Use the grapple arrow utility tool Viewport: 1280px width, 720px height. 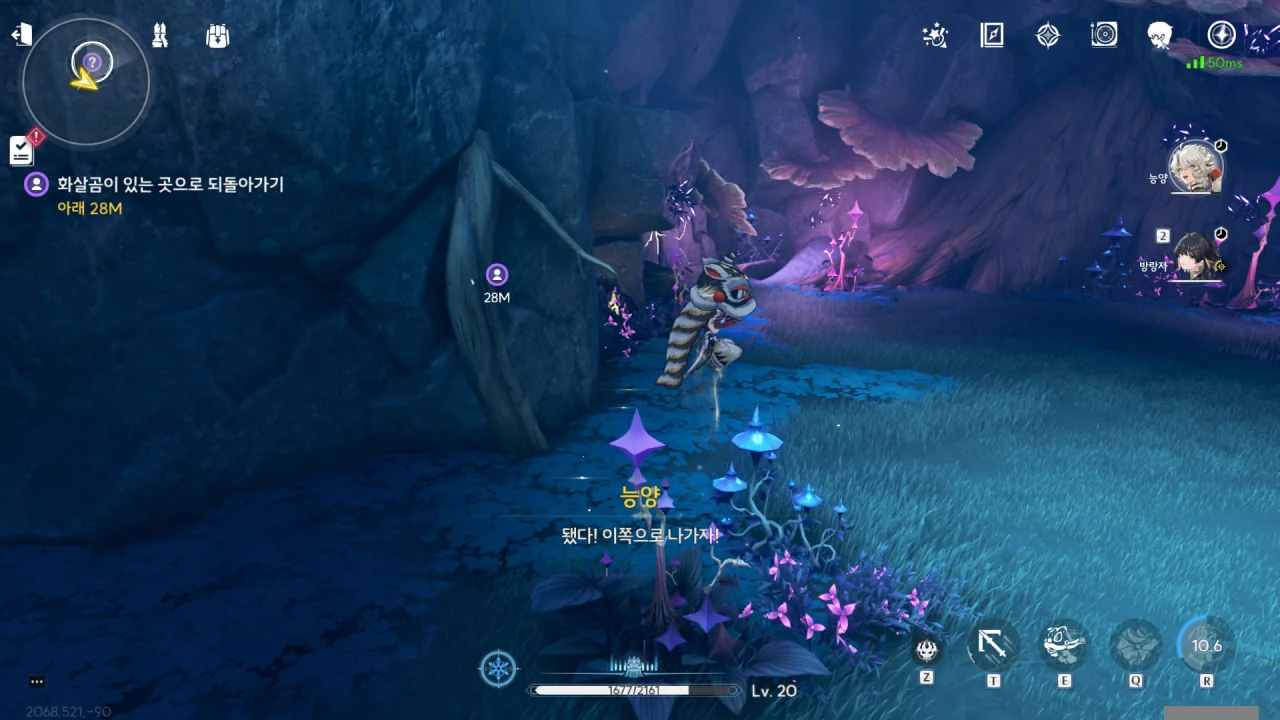click(993, 646)
